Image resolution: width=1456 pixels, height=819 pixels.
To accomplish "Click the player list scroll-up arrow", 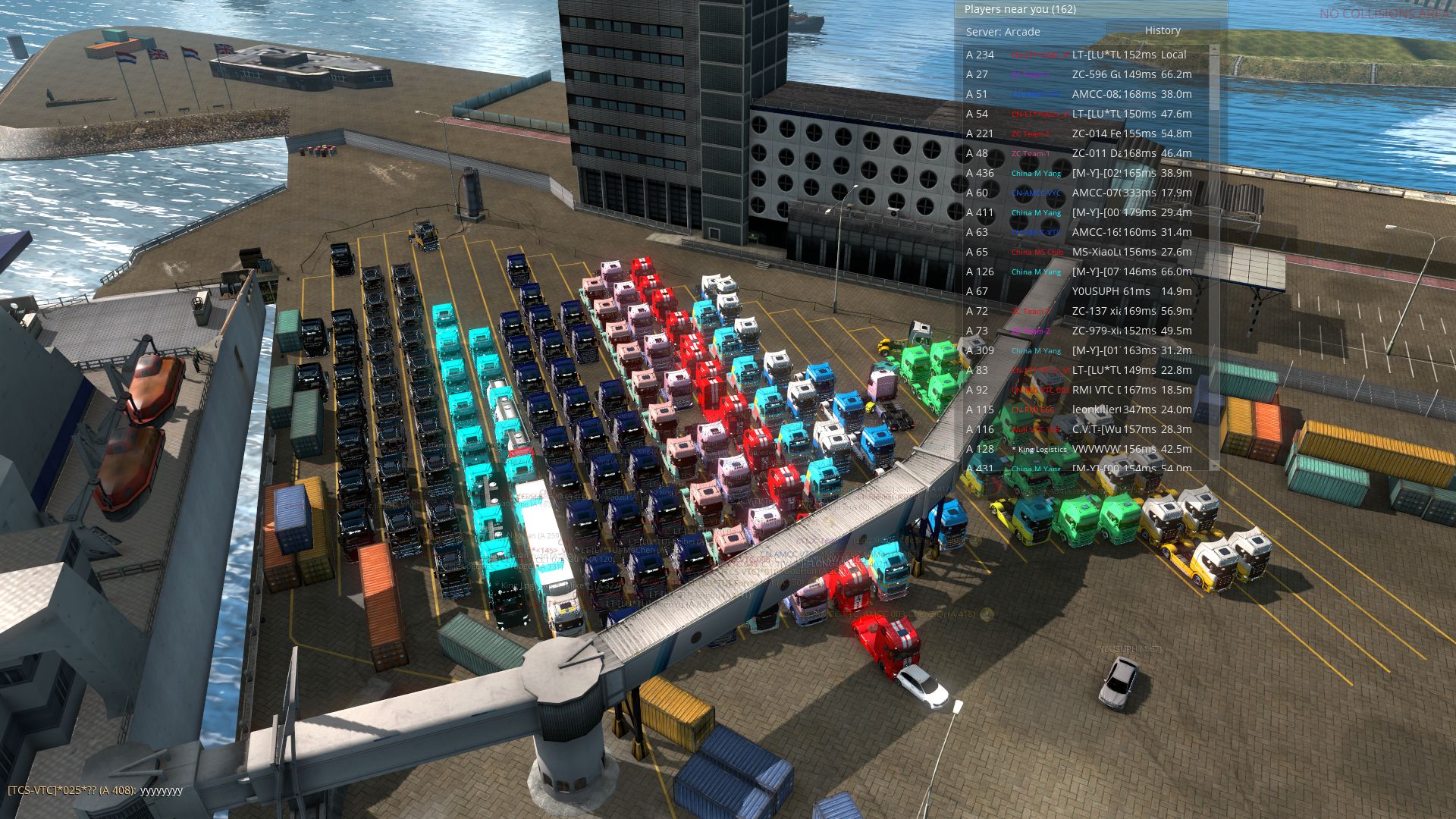I will 1214,49.
